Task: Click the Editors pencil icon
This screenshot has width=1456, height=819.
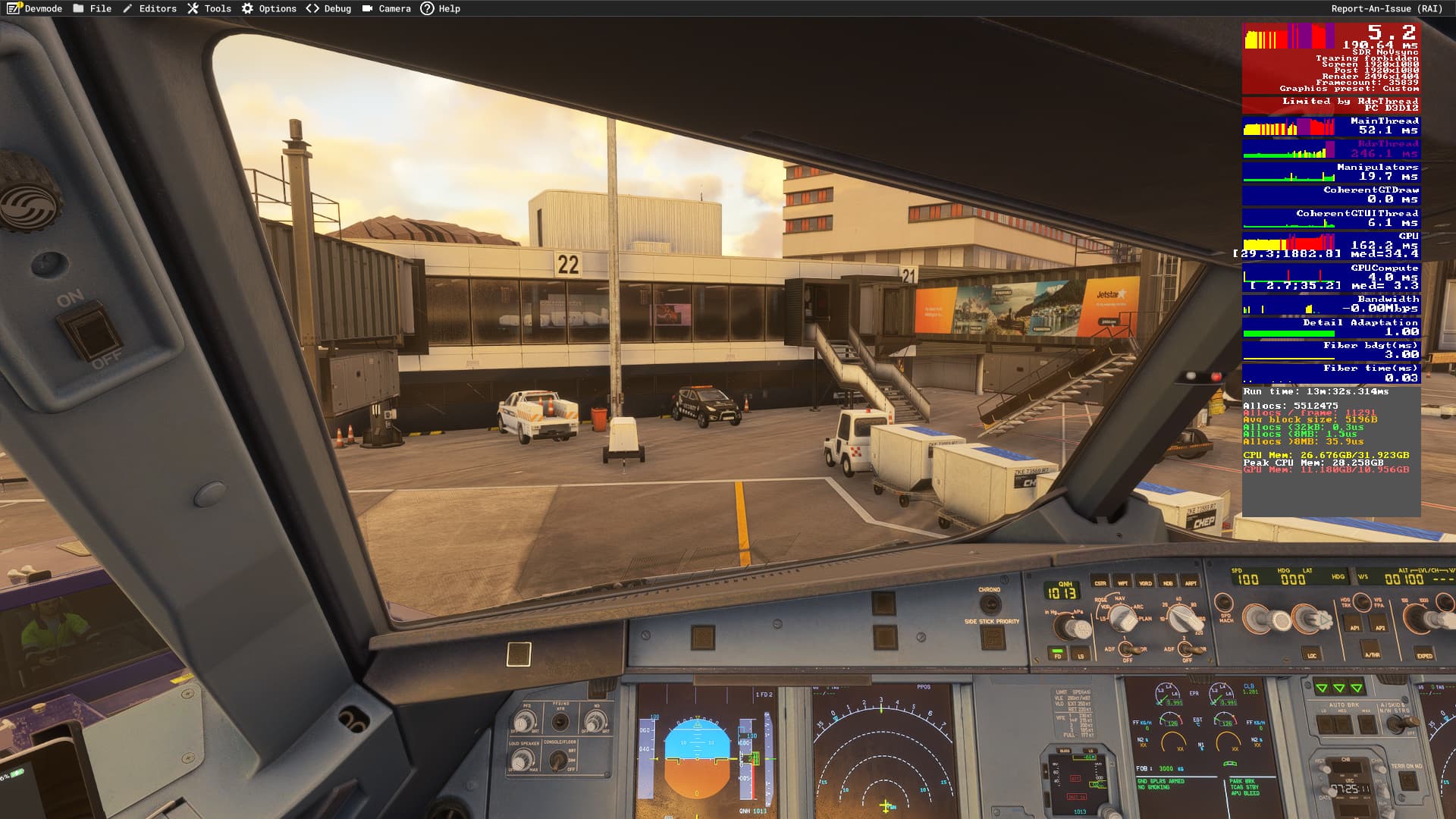Action: coord(126,8)
